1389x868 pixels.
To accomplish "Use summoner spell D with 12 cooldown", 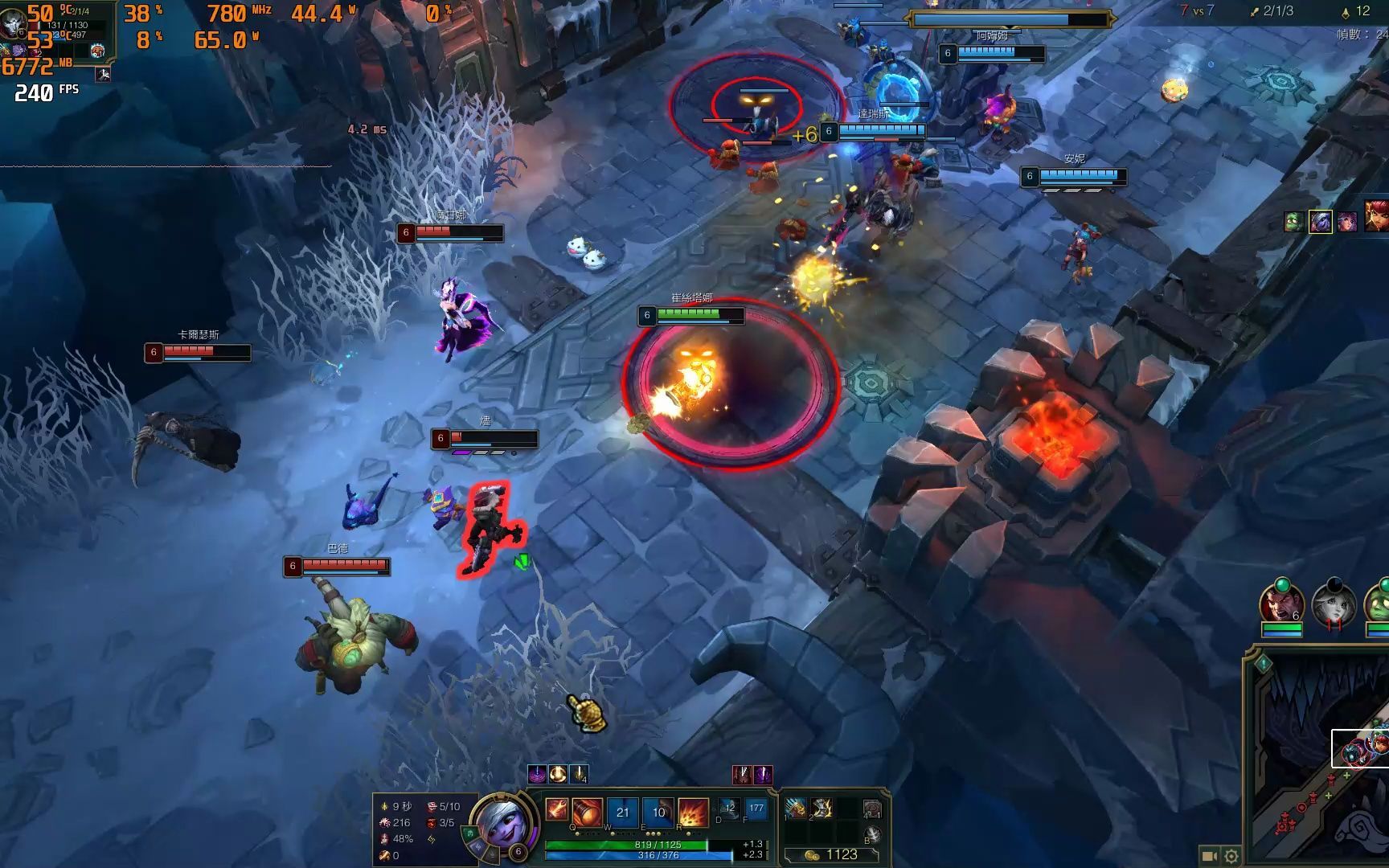I will [729, 808].
